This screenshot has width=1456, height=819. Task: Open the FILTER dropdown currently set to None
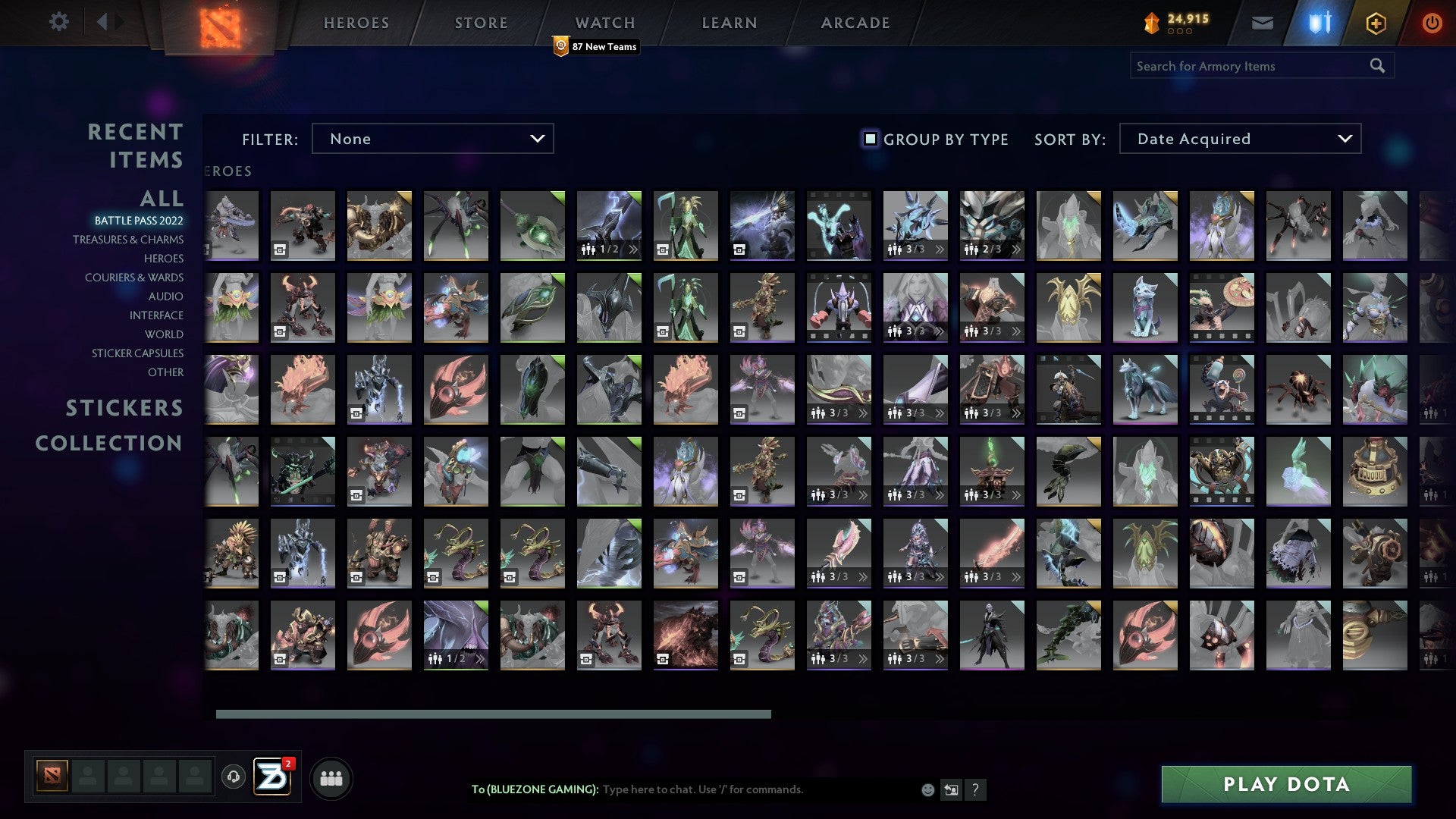[432, 139]
